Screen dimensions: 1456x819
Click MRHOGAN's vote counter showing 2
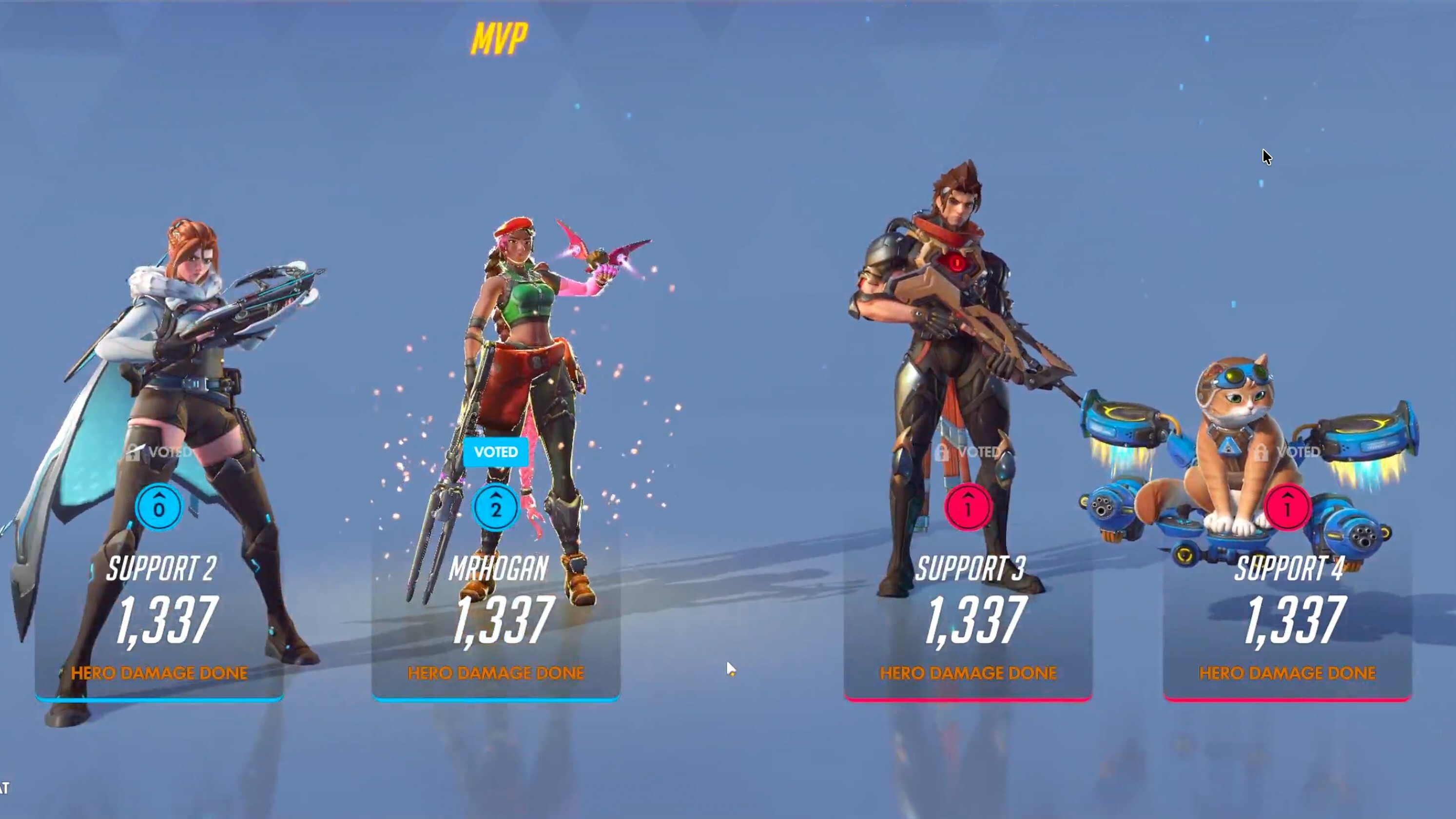coord(496,507)
